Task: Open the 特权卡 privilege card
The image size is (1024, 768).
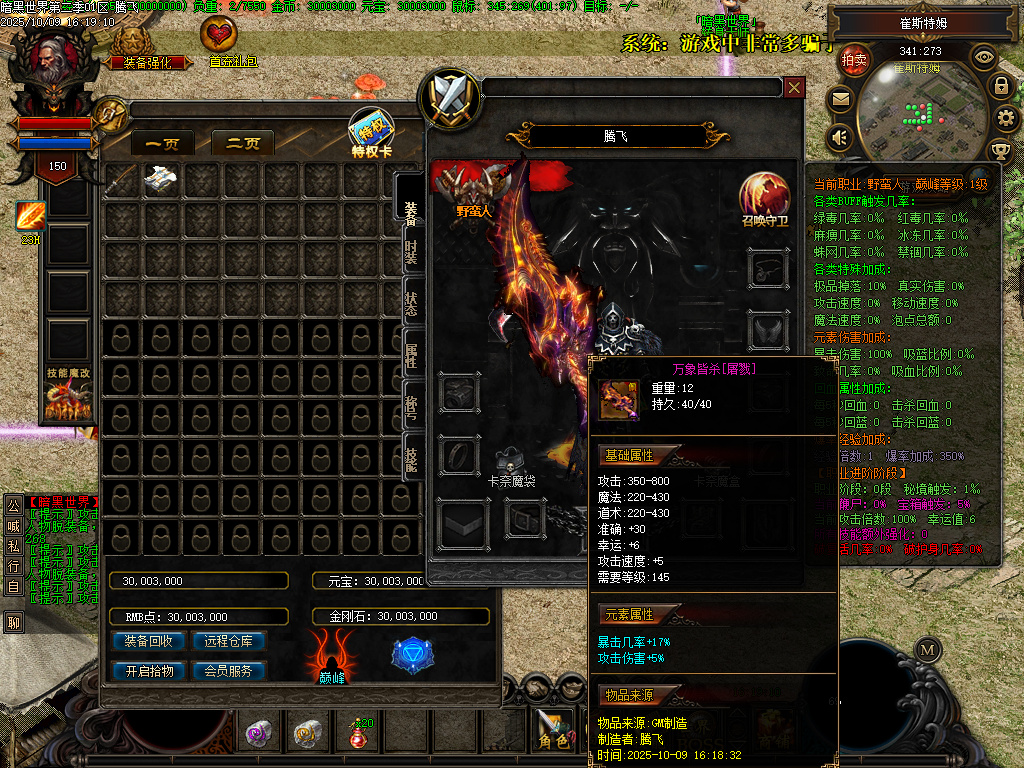Action: [371, 134]
